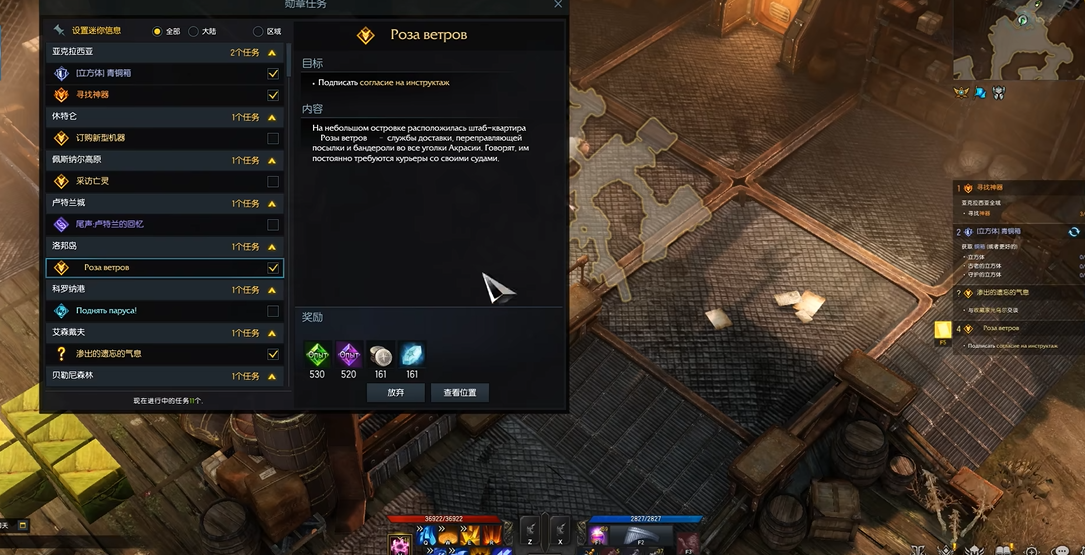1085x555 pixels.
Task: Open the 寻找神器 quest entry
Action: tap(93, 95)
